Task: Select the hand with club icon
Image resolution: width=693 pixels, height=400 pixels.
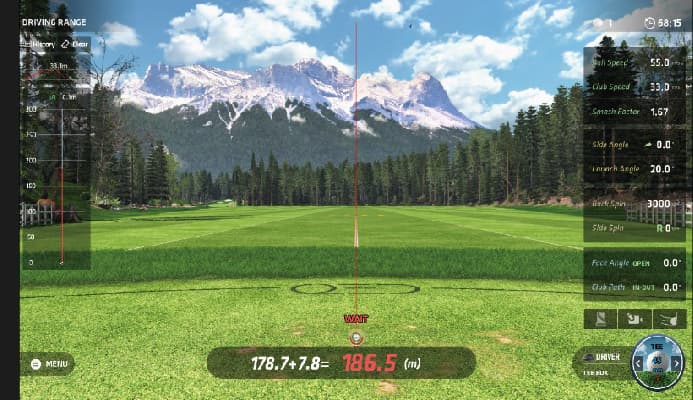Action: pyautogui.click(x=670, y=319)
